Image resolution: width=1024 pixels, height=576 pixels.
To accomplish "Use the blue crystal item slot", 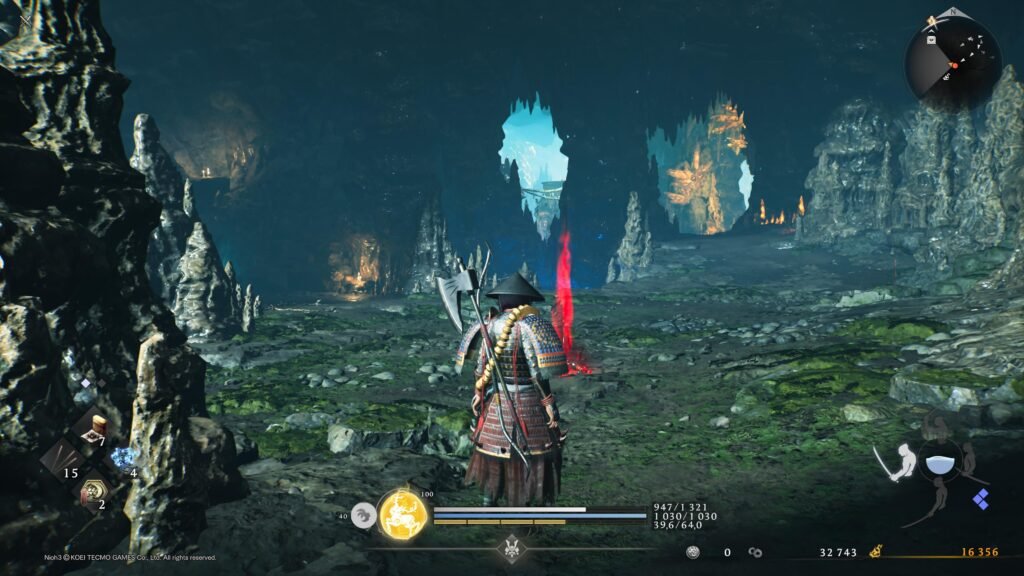I will pyautogui.click(x=123, y=459).
